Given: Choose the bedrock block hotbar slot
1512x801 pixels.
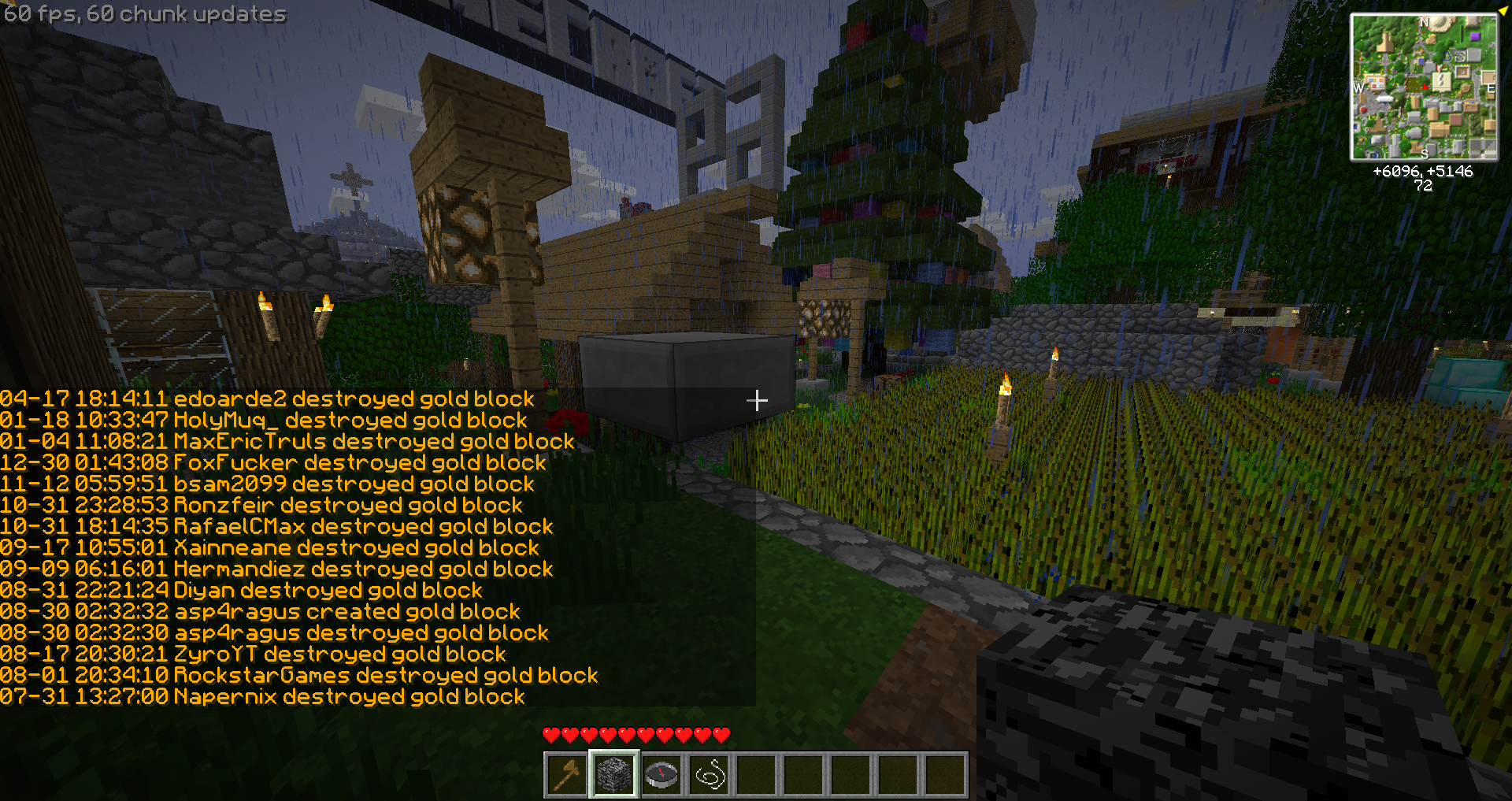Looking at the screenshot, I should point(613,775).
